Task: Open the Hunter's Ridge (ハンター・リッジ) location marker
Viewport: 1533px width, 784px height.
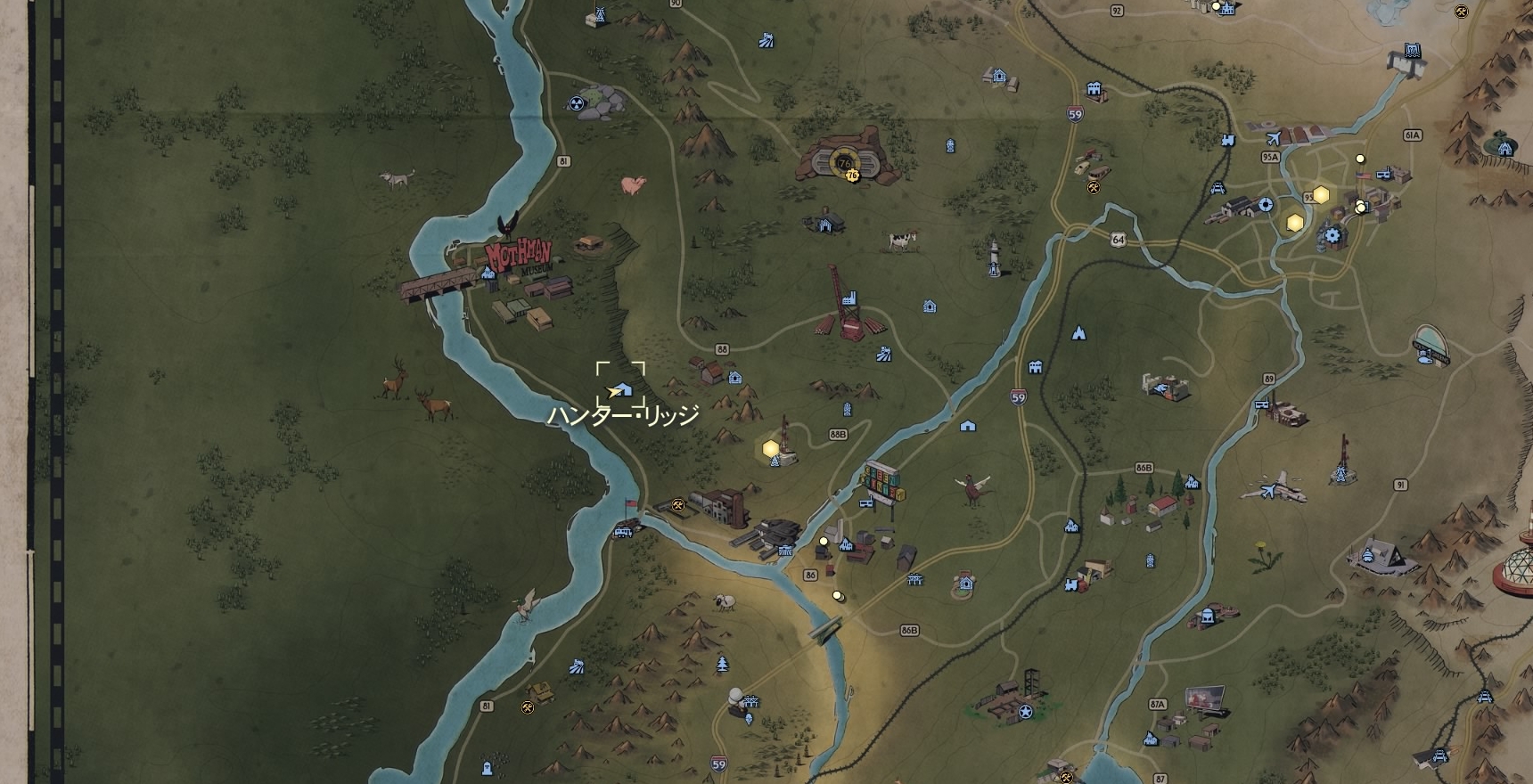Action: point(622,389)
